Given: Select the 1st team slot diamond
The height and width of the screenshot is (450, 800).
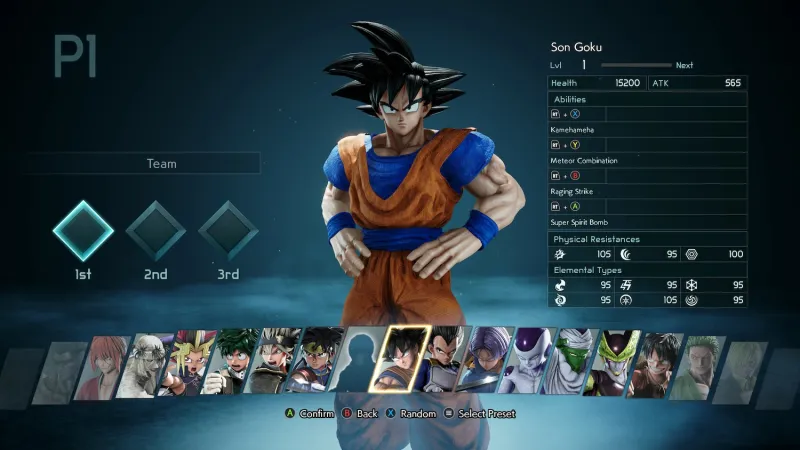Looking at the screenshot, I should tap(83, 231).
